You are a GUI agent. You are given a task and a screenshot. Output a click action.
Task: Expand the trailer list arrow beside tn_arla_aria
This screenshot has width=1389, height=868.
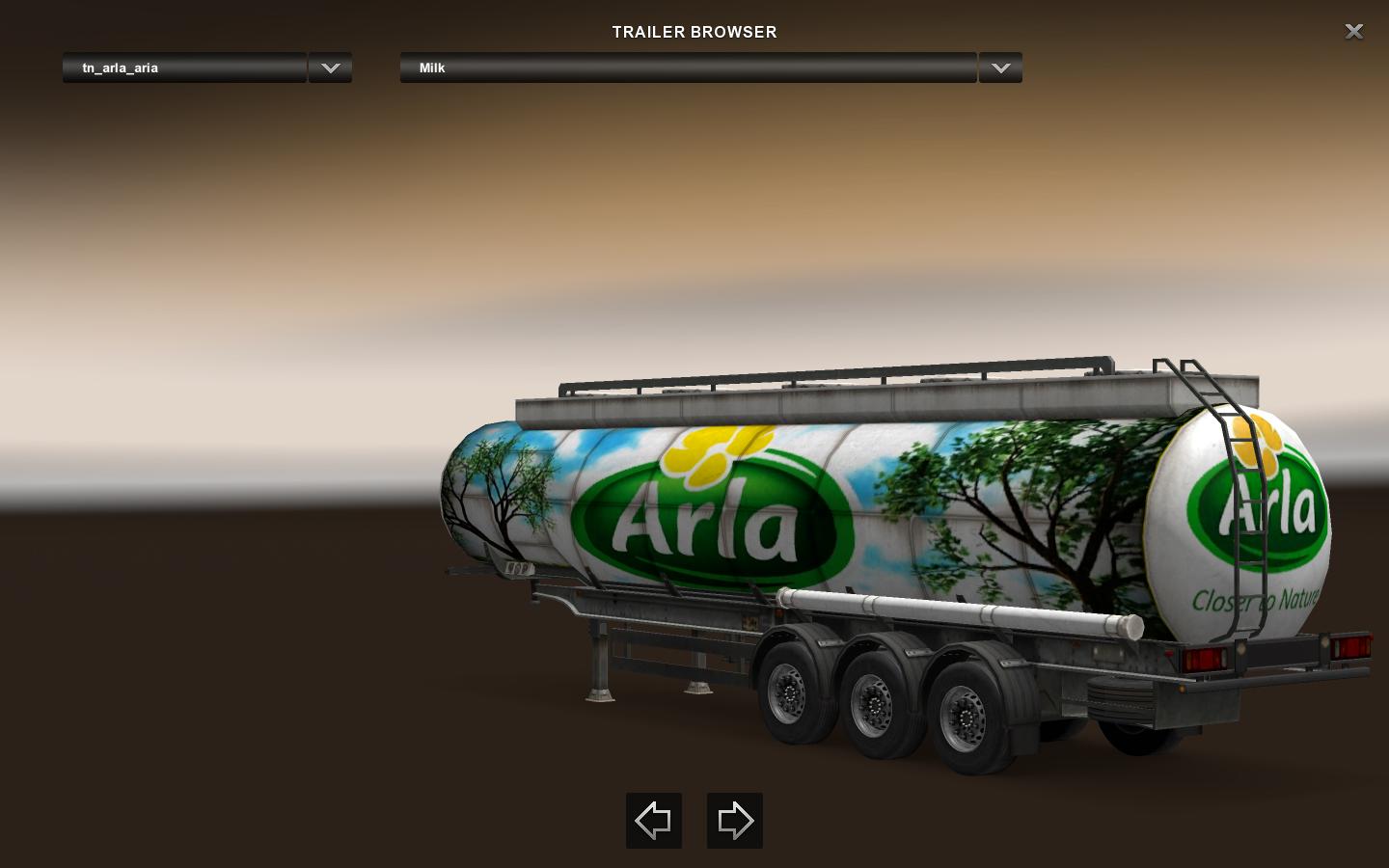coord(330,68)
